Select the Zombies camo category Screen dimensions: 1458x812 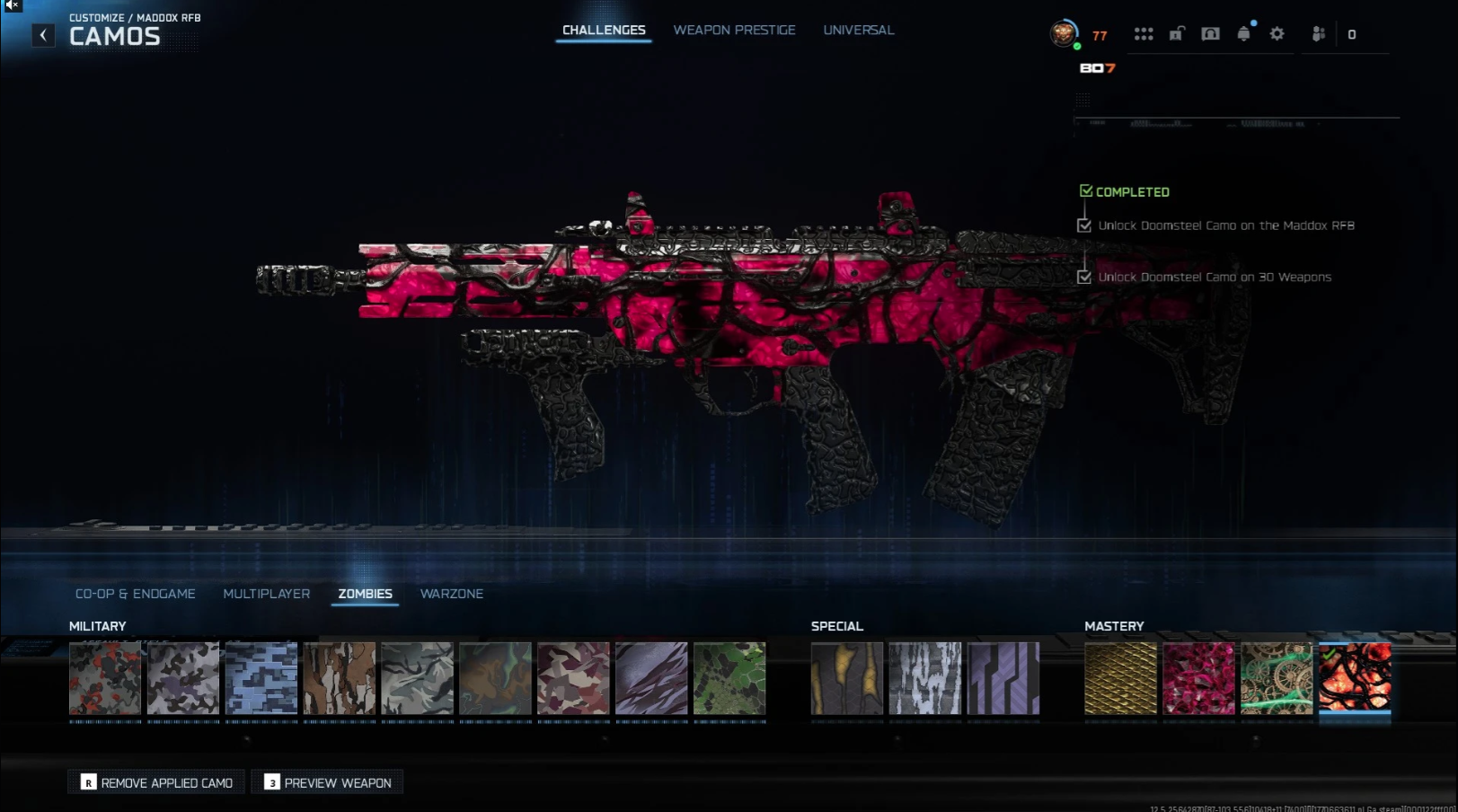(x=365, y=594)
